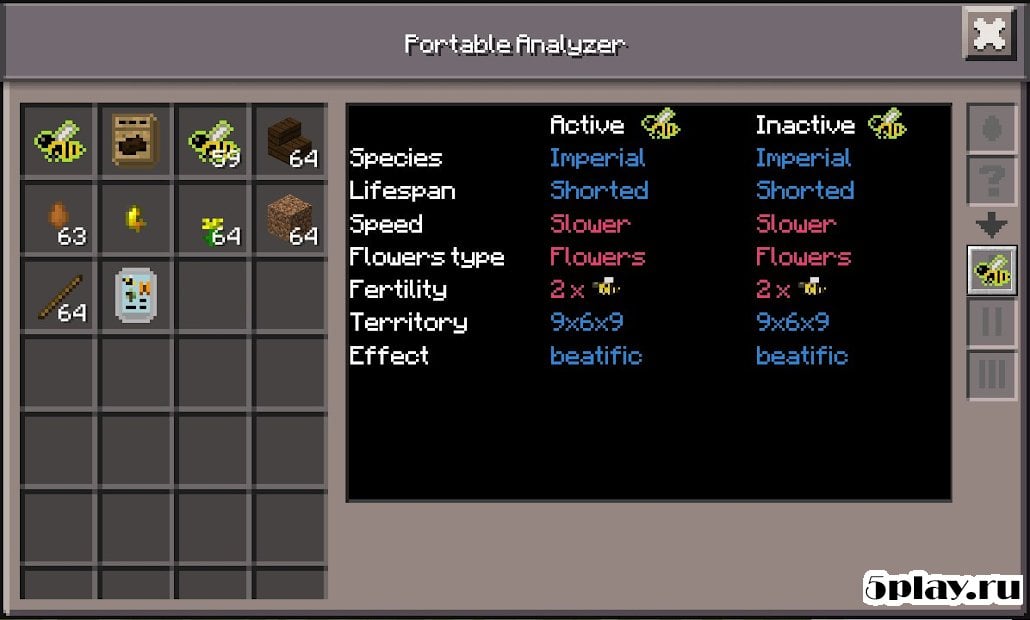The width and height of the screenshot is (1030, 620).
Task: Select the wooden stairs stack
Action: tap(290, 142)
